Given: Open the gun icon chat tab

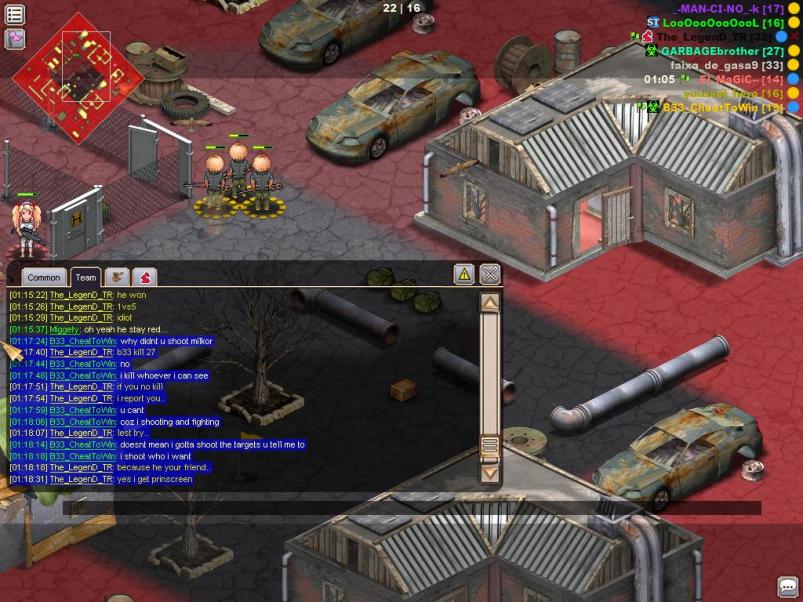Looking at the screenshot, I should coord(118,277).
